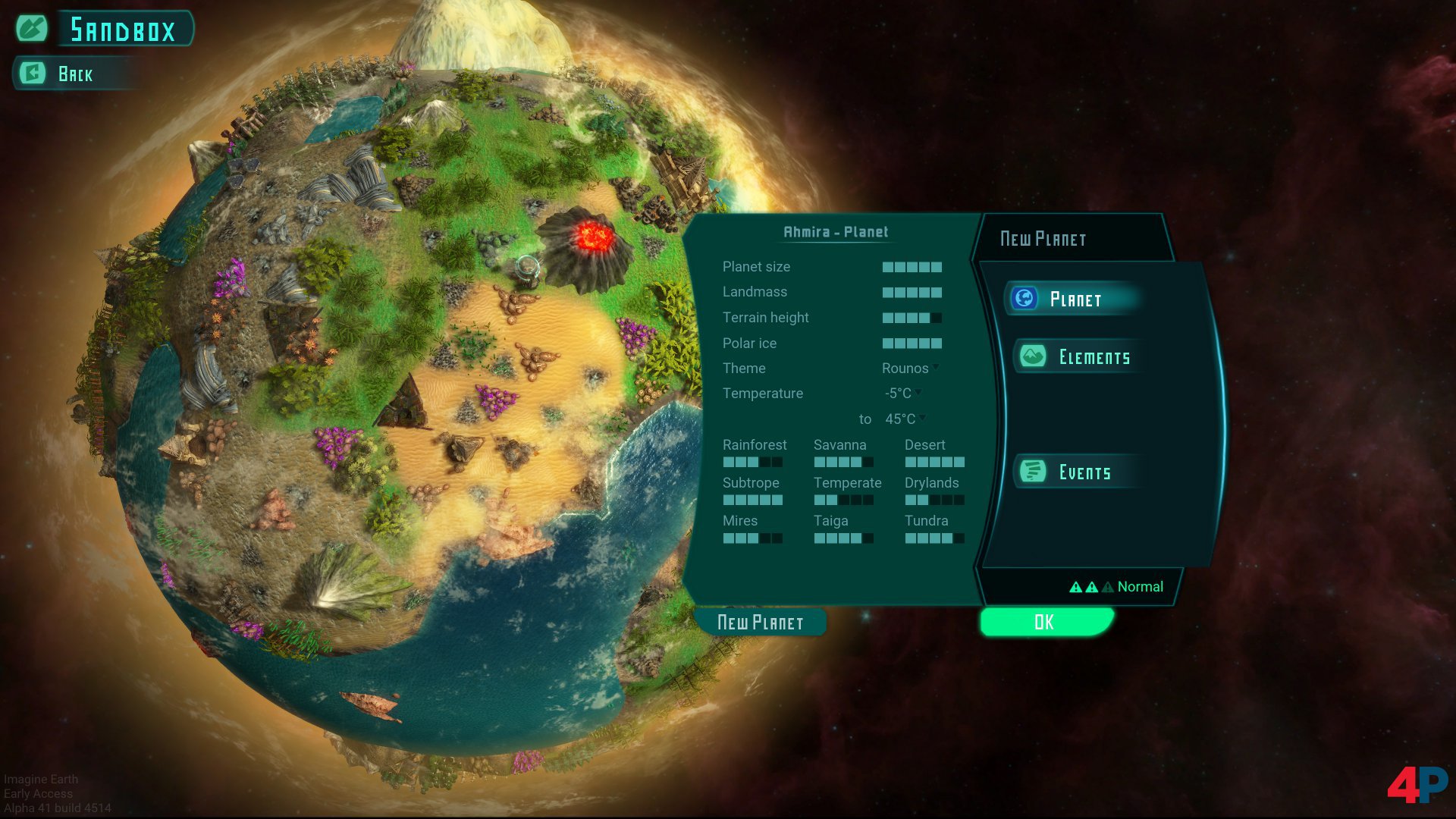Adjust the Planet size bar
This screenshot has height=819, width=1456.
912,267
